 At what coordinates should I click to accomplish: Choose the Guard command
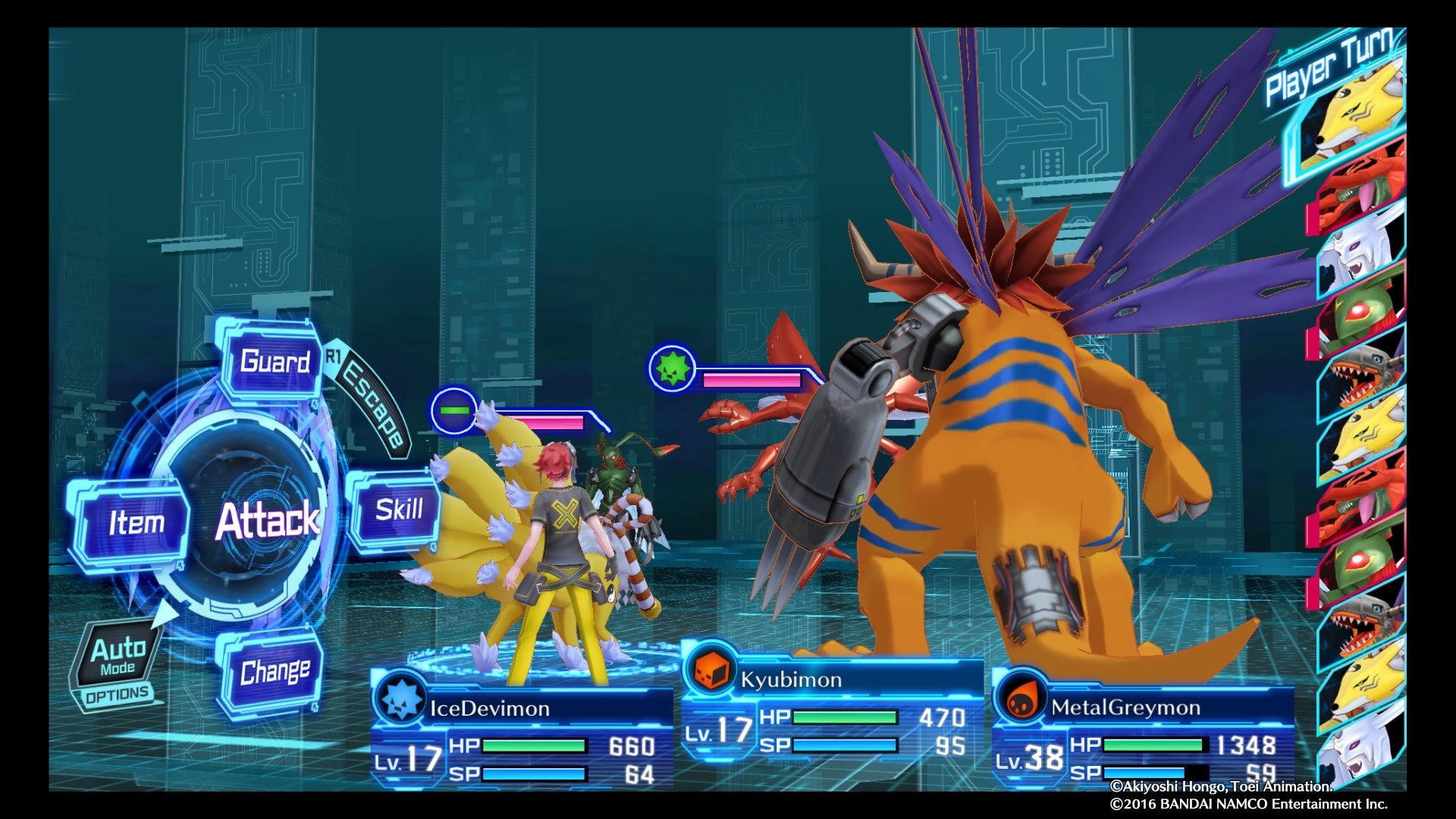(275, 363)
